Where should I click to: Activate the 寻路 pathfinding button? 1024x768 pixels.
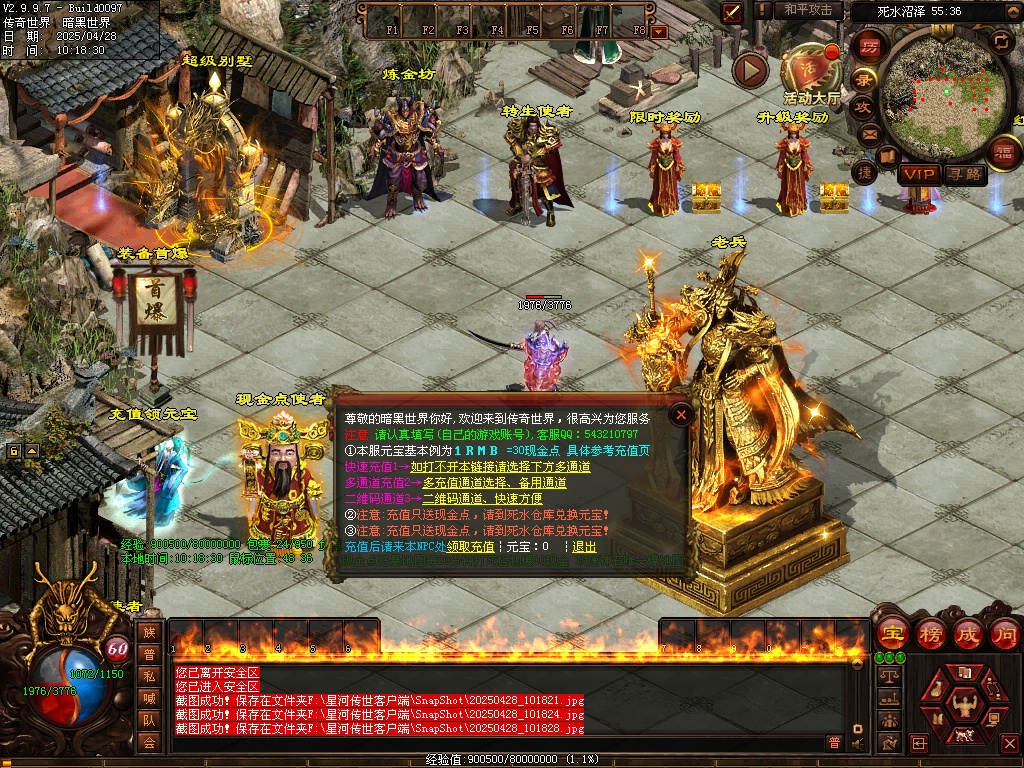click(965, 174)
